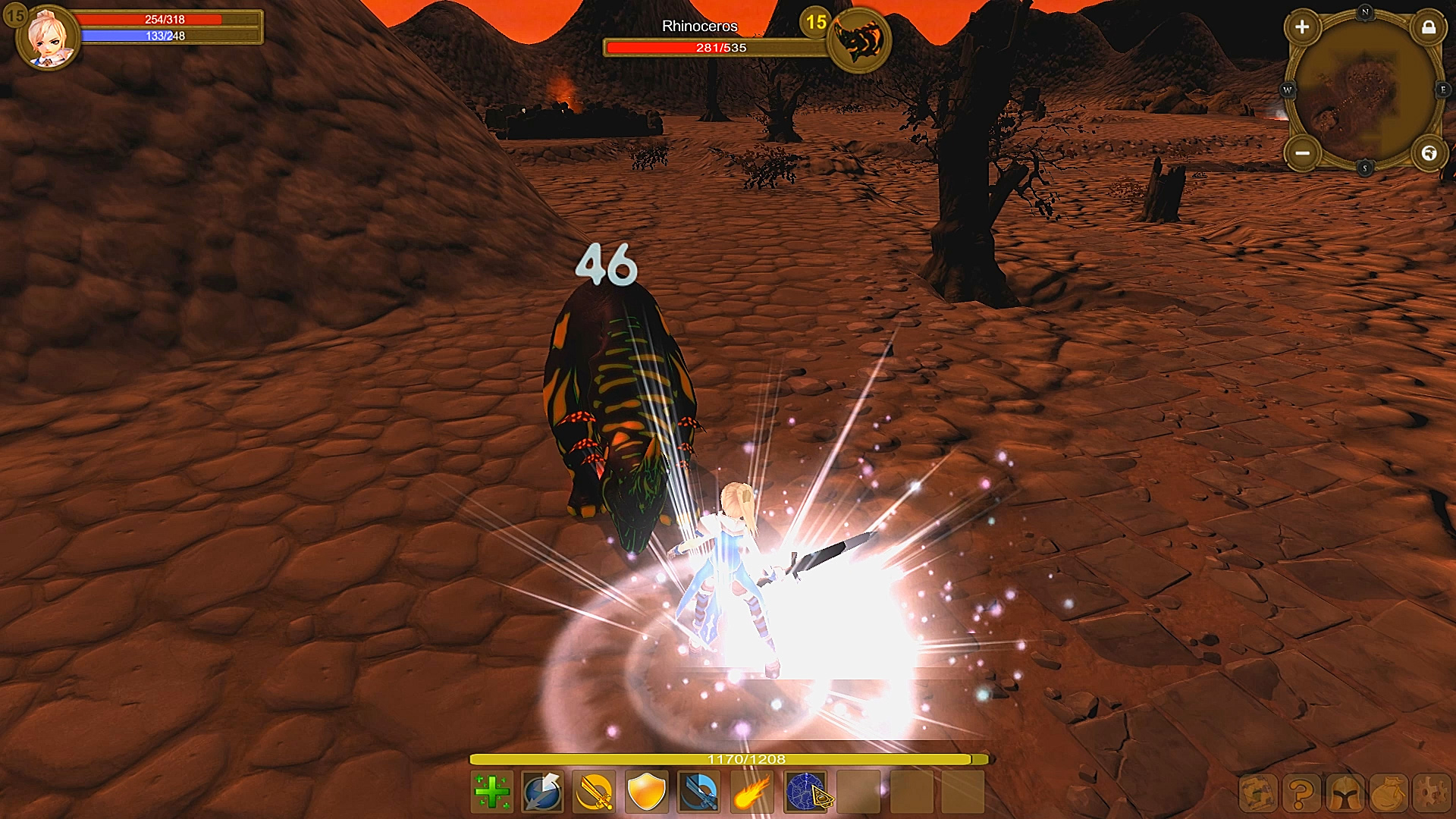Zoom out the minimap with minus button
The image size is (1456, 819).
pos(1302,152)
